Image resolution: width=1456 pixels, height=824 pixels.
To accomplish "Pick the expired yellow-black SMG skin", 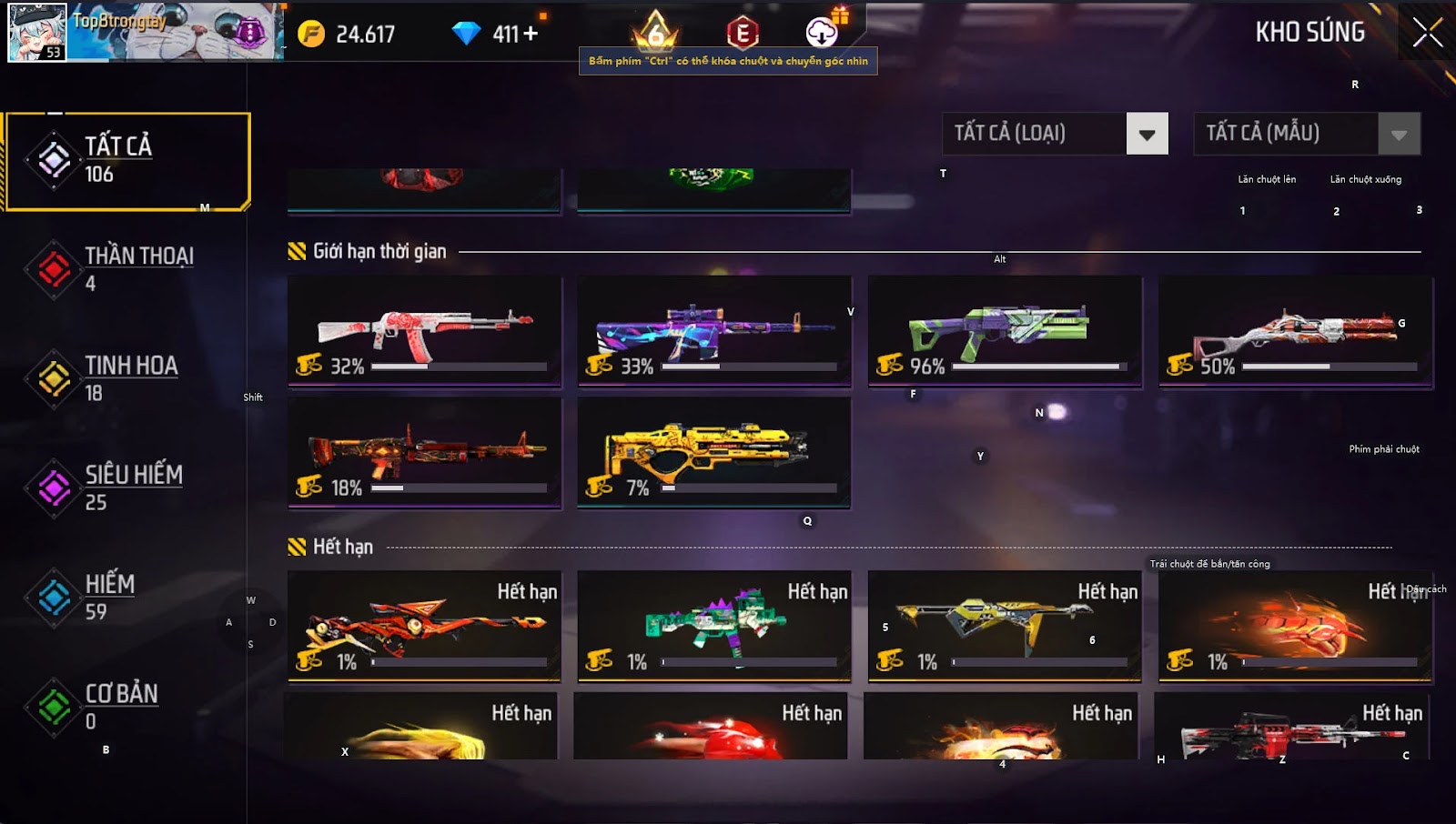I will tap(1005, 626).
